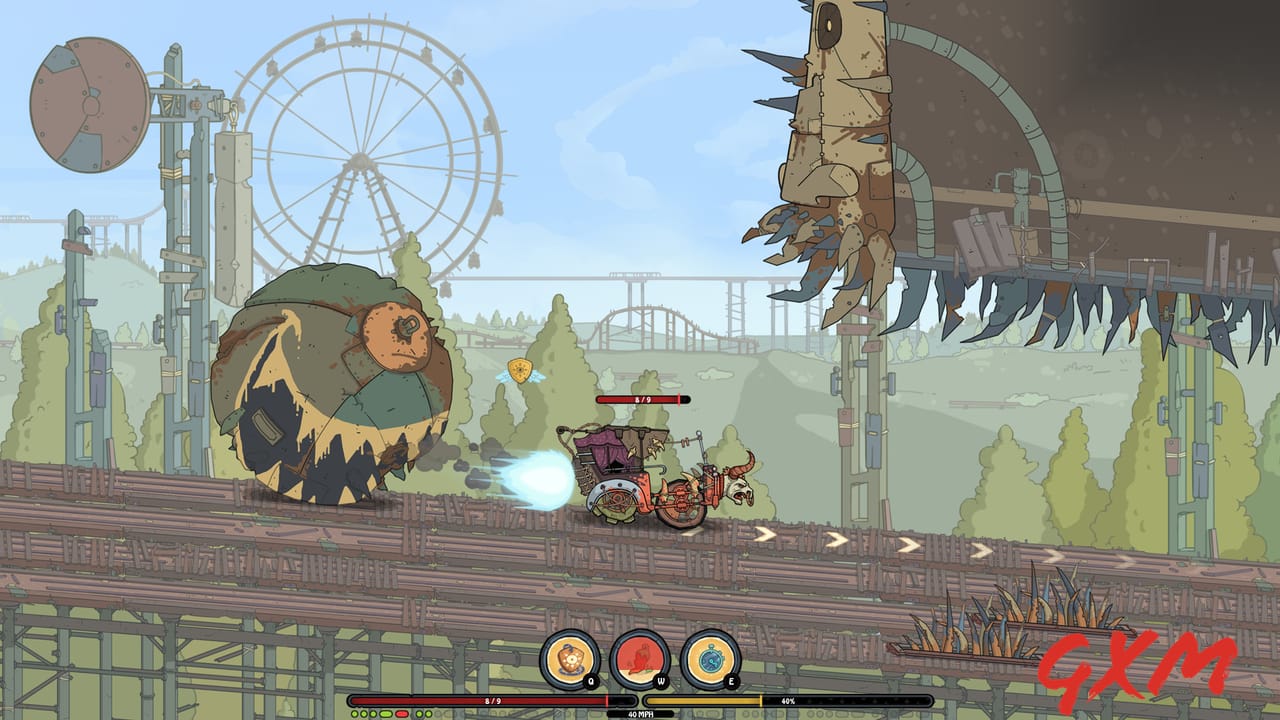Toggle the large green capsule indicator

tap(386, 712)
